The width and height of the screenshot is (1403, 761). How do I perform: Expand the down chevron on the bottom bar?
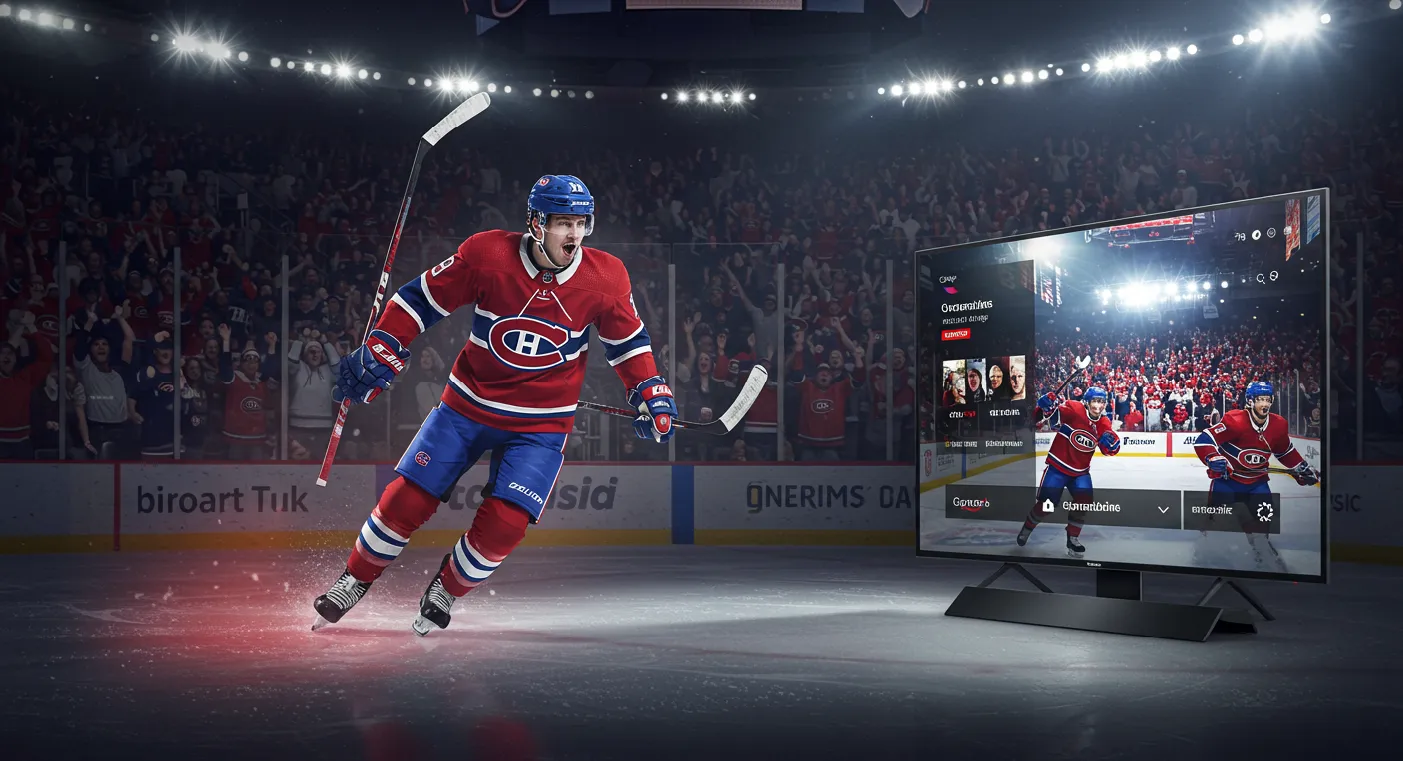pos(1163,510)
